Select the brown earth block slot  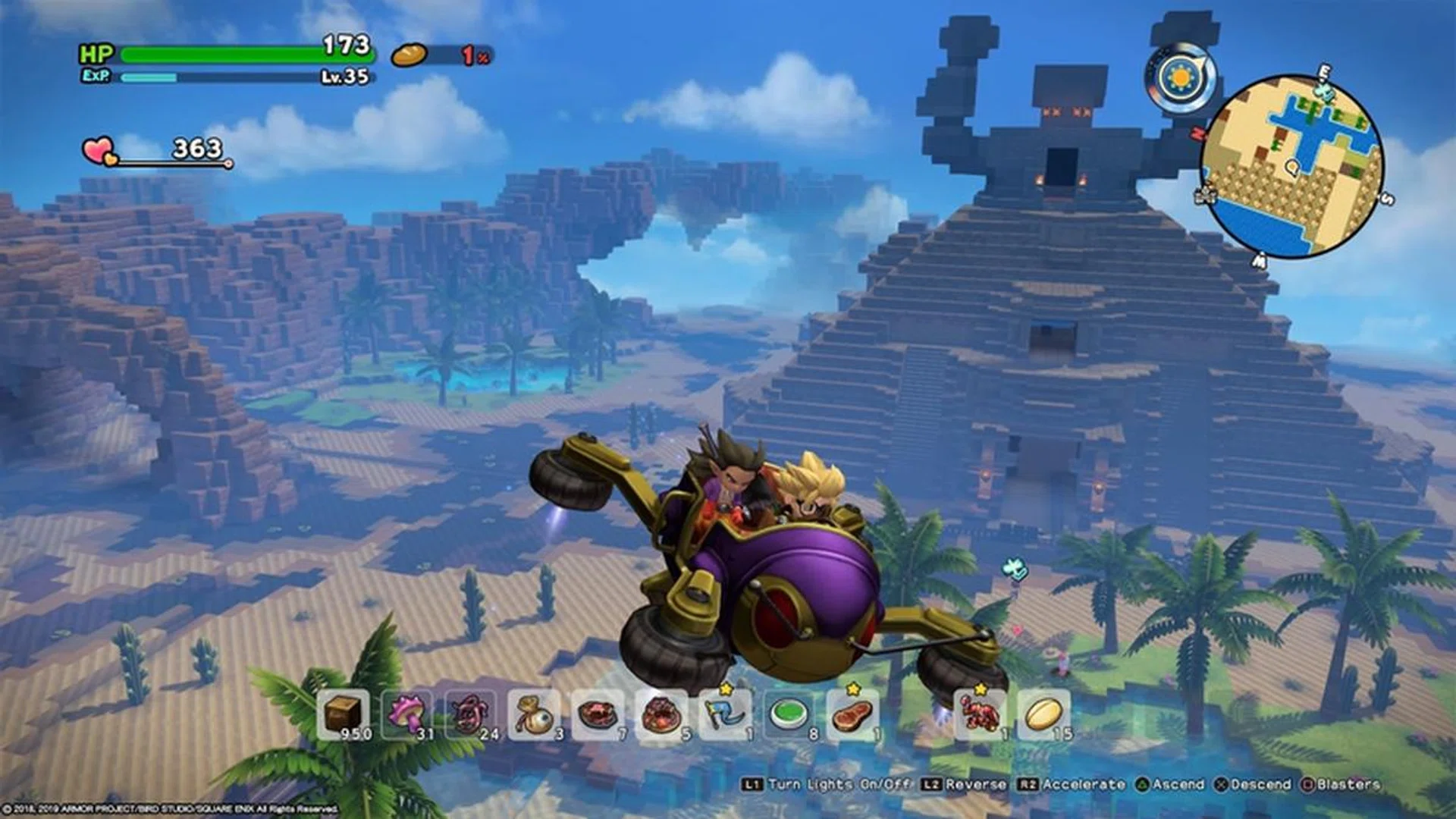pyautogui.click(x=343, y=714)
